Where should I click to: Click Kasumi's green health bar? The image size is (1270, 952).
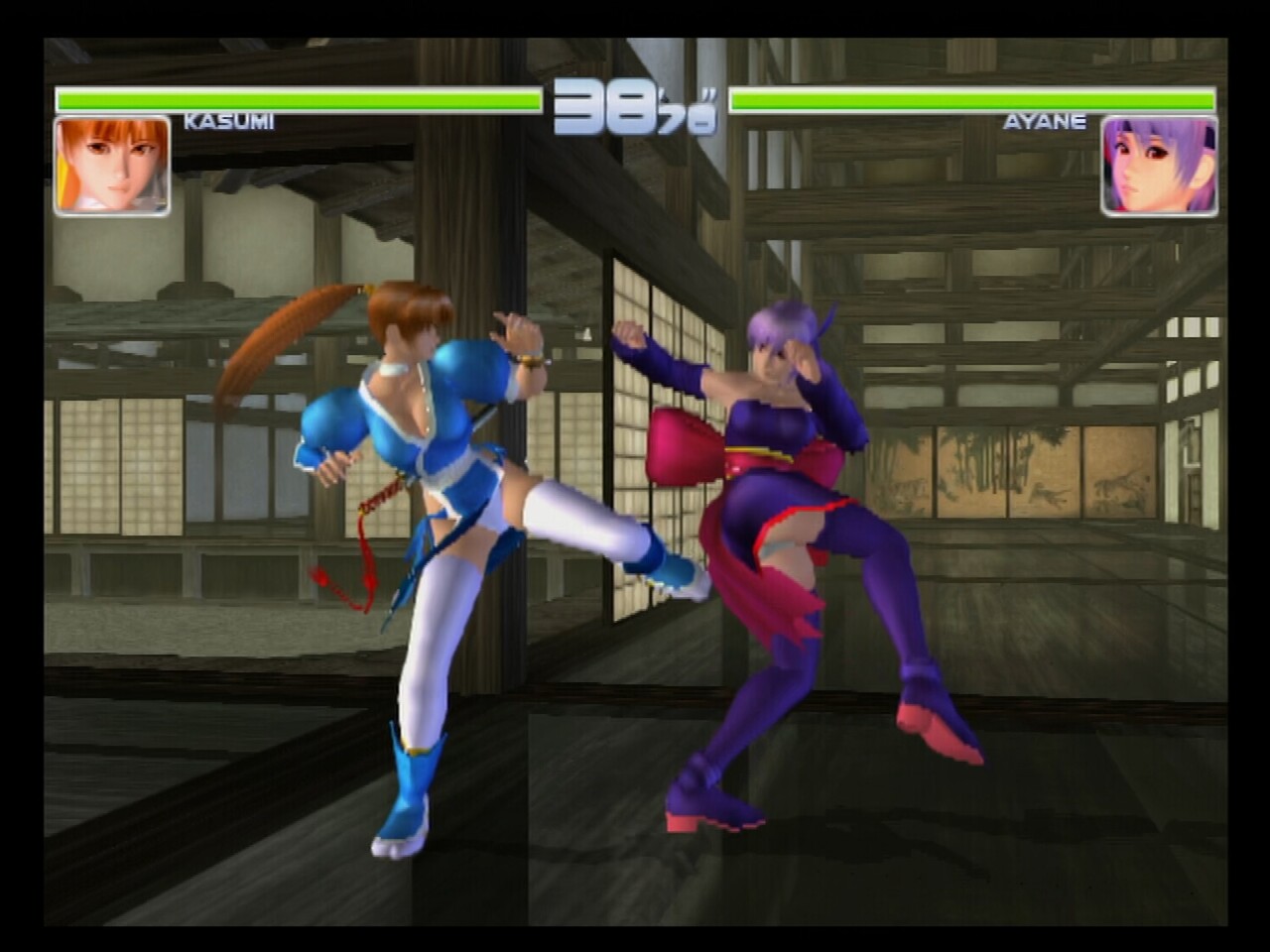point(298,99)
